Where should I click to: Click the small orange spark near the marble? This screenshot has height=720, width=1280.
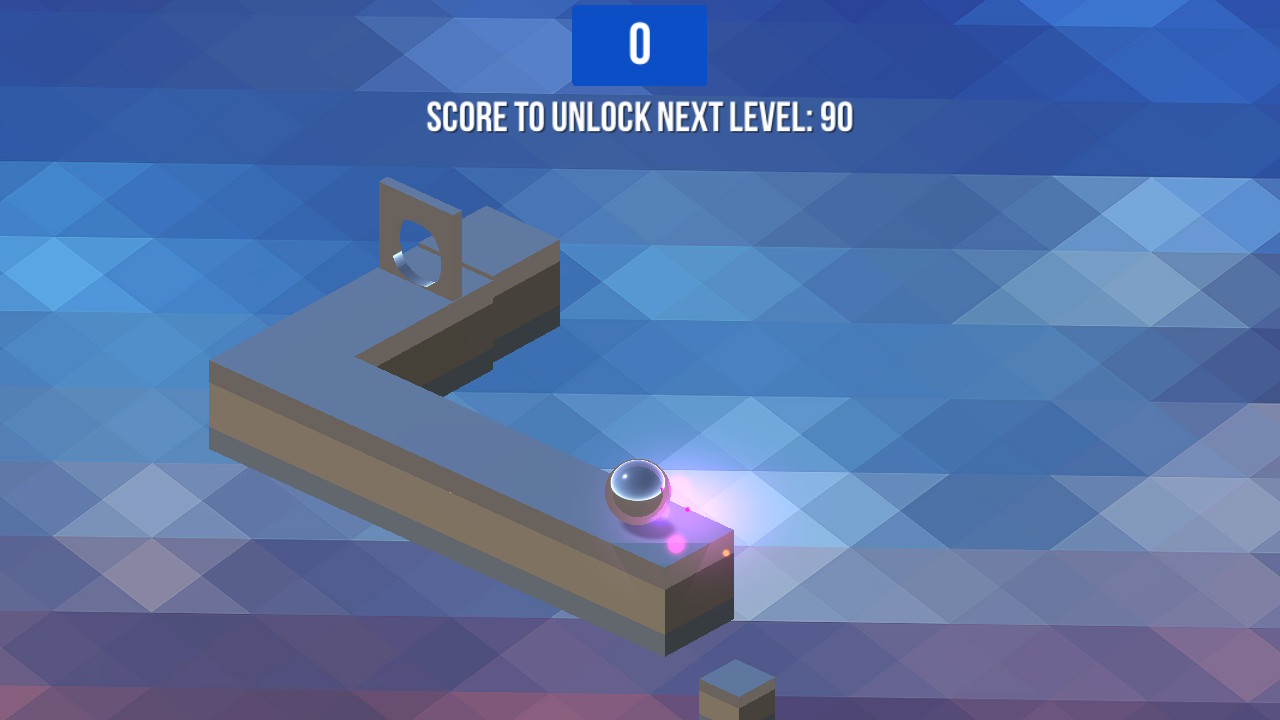pyautogui.click(x=727, y=553)
